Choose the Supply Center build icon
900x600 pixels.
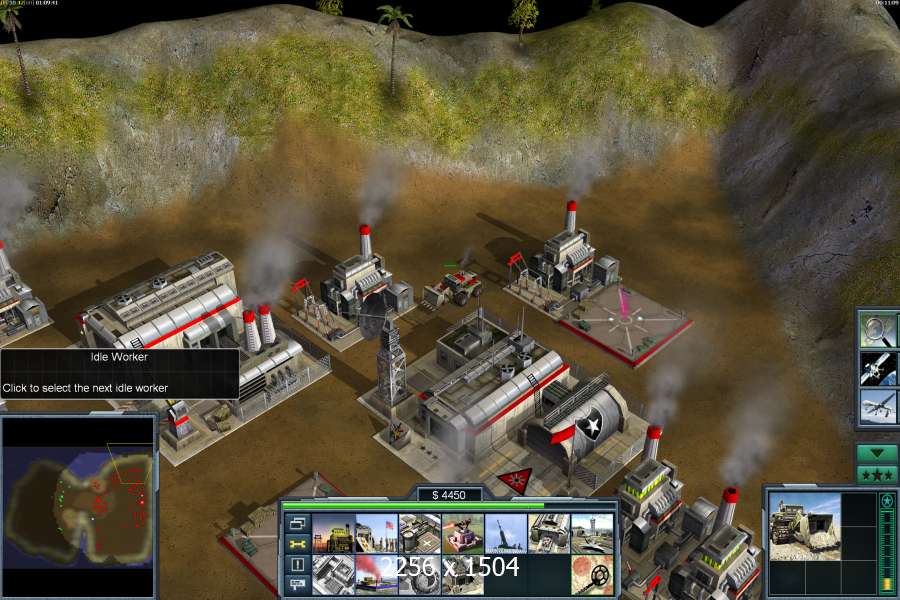click(x=419, y=533)
